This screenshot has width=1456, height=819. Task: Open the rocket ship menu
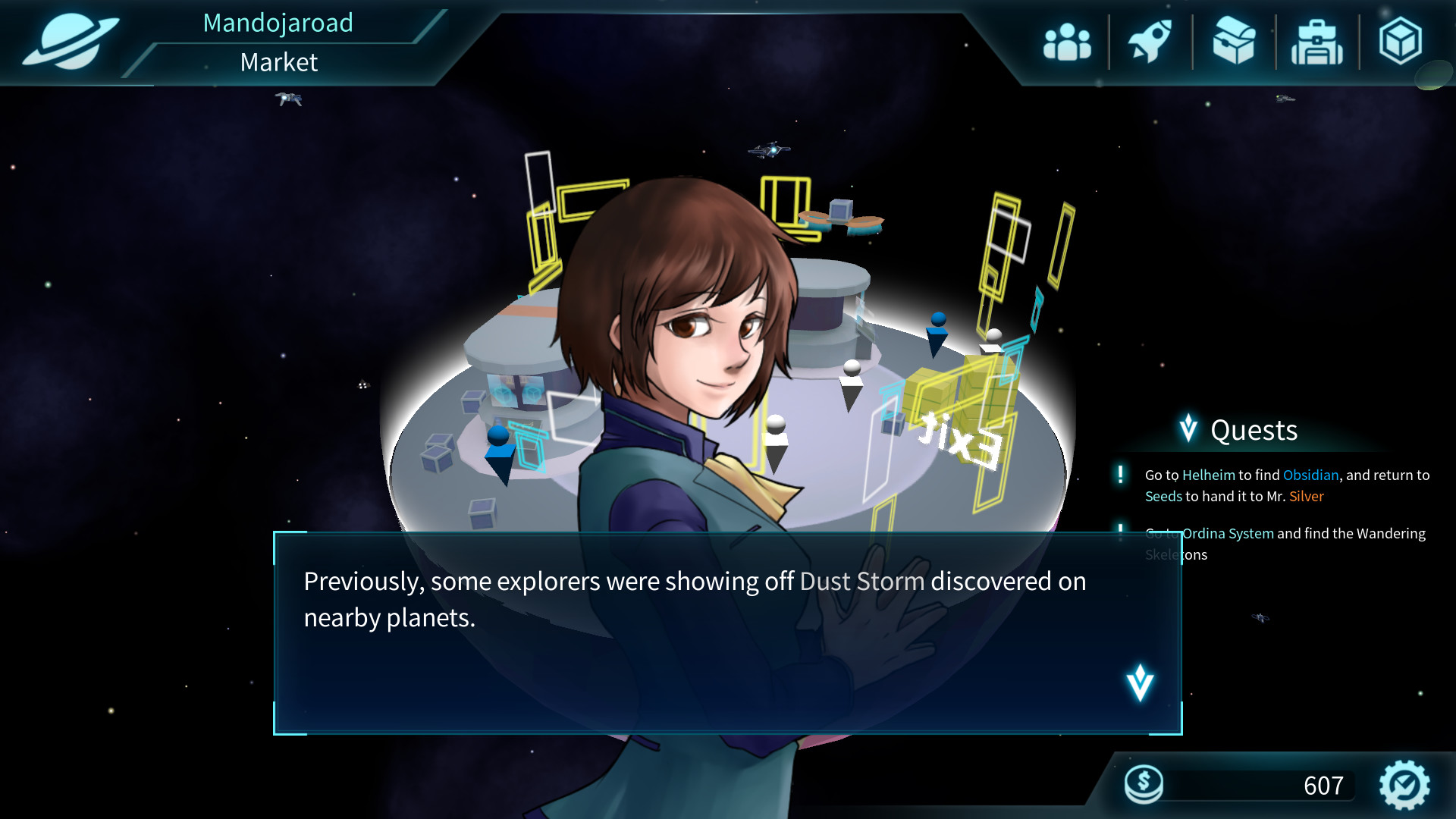click(1150, 42)
